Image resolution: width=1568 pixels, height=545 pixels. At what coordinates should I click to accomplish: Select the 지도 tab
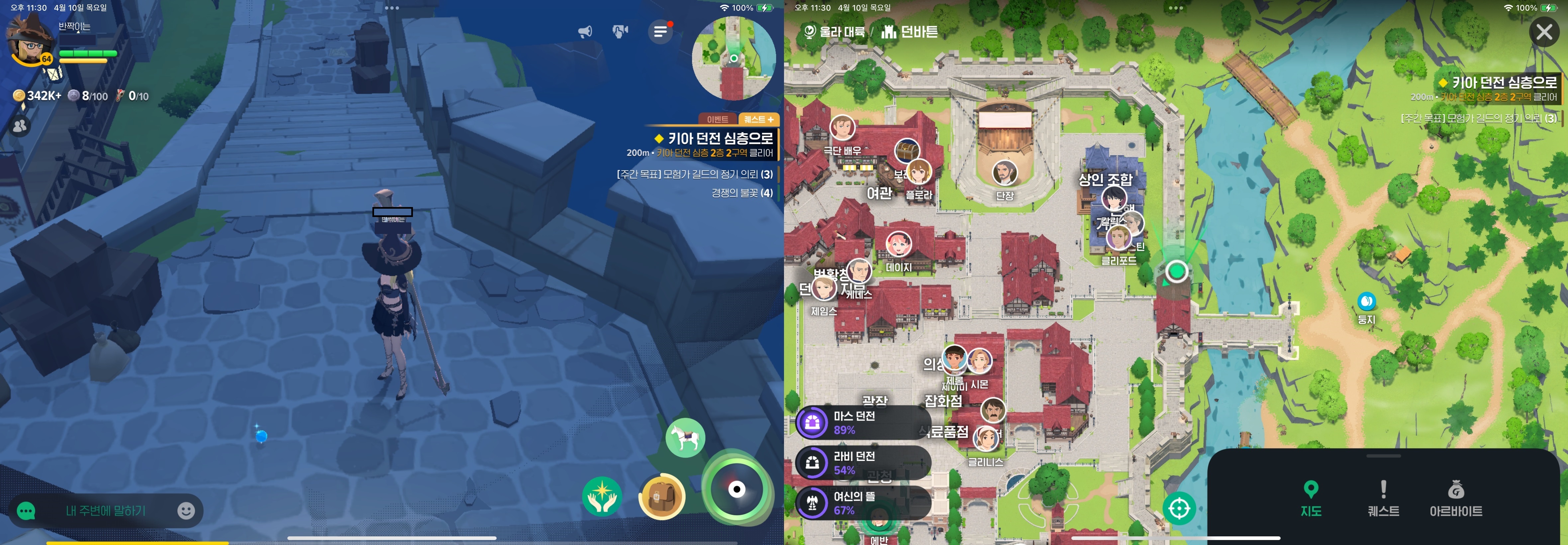coord(1311,498)
